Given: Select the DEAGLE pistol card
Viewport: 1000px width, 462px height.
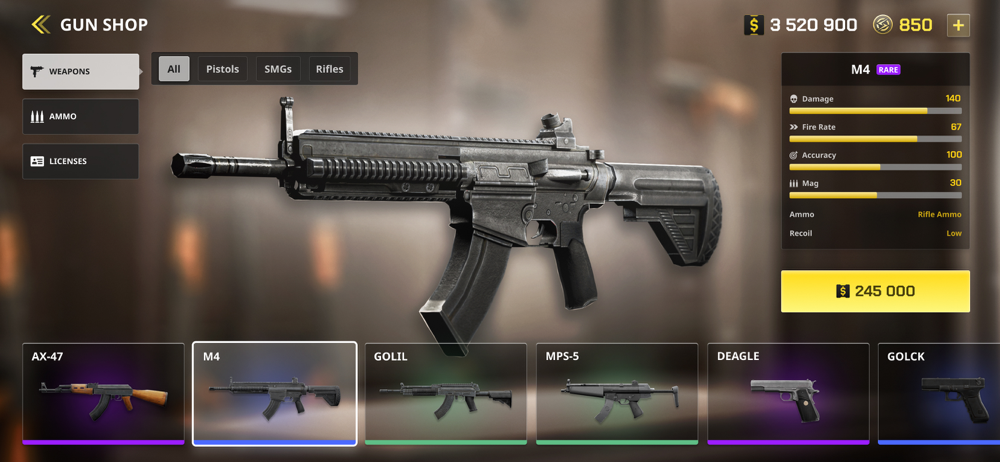Looking at the screenshot, I should click(788, 393).
